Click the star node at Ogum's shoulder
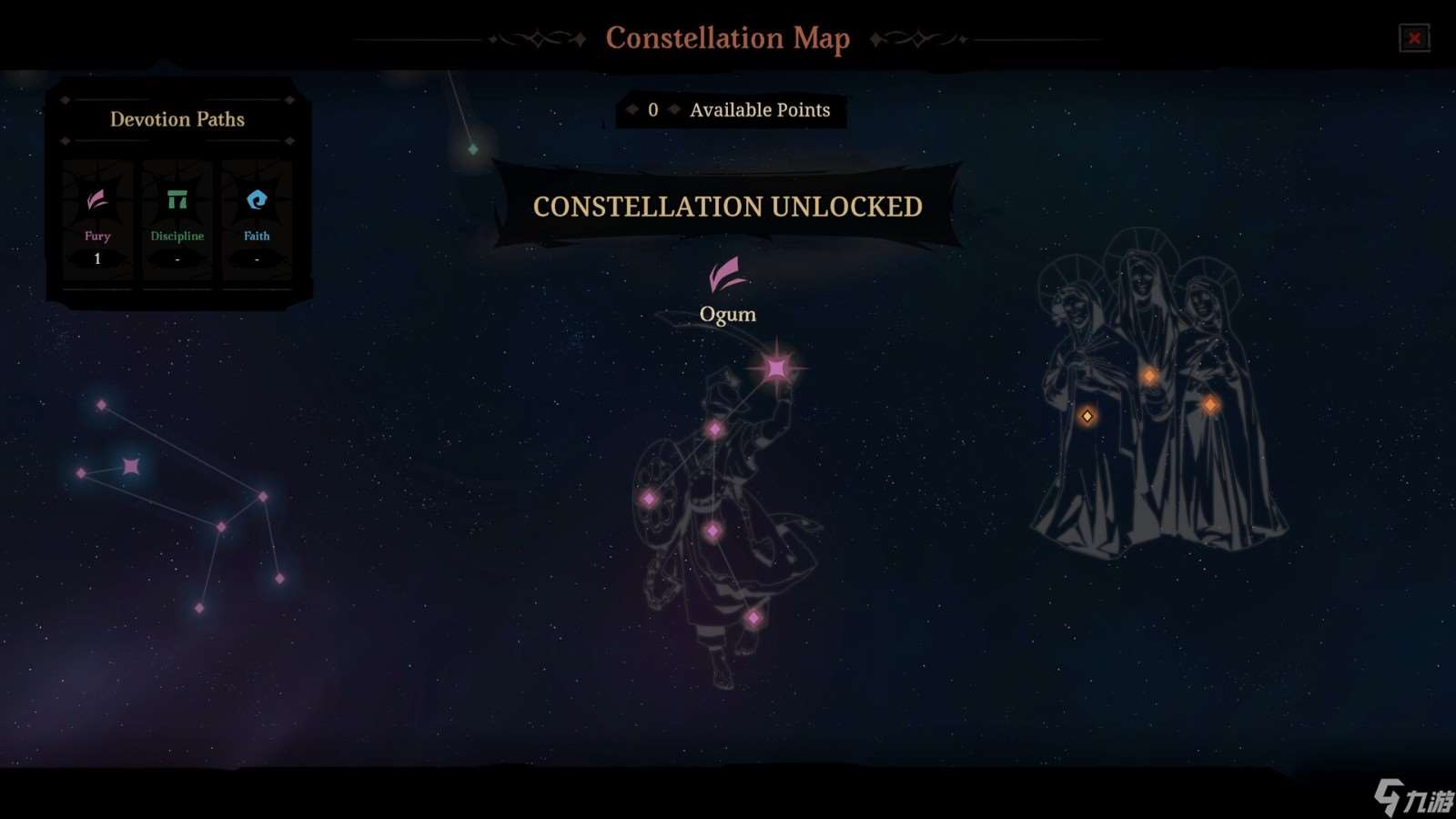Viewport: 1456px width, 819px height. [x=715, y=427]
